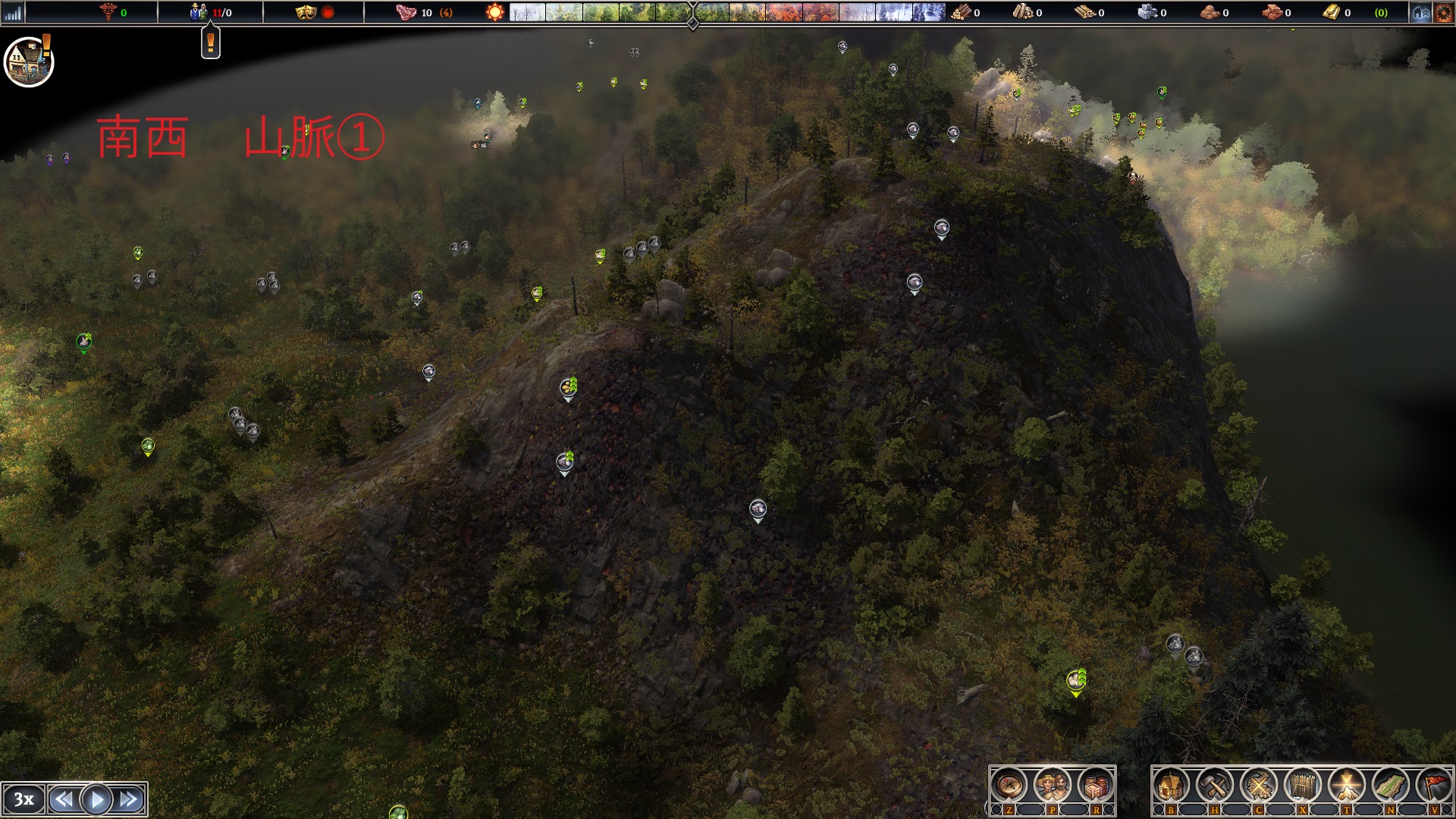Screen dimensions: 1456x819
Task: Increase game speed with fast-forward arrows
Action: pyautogui.click(x=129, y=799)
